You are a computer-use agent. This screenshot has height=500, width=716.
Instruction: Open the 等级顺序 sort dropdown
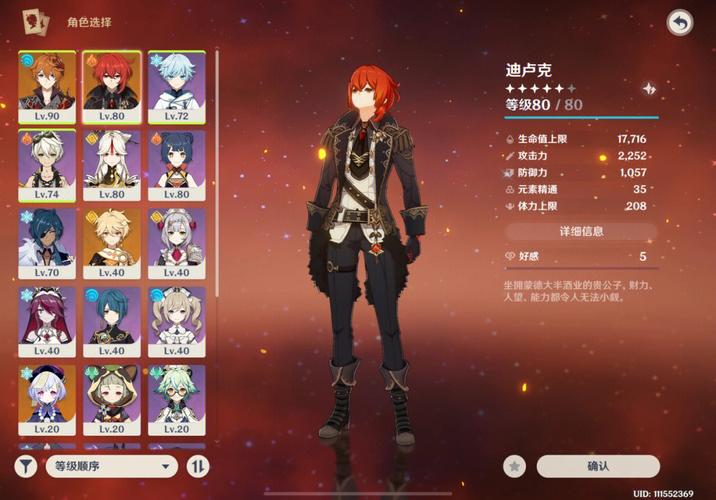click(x=111, y=466)
